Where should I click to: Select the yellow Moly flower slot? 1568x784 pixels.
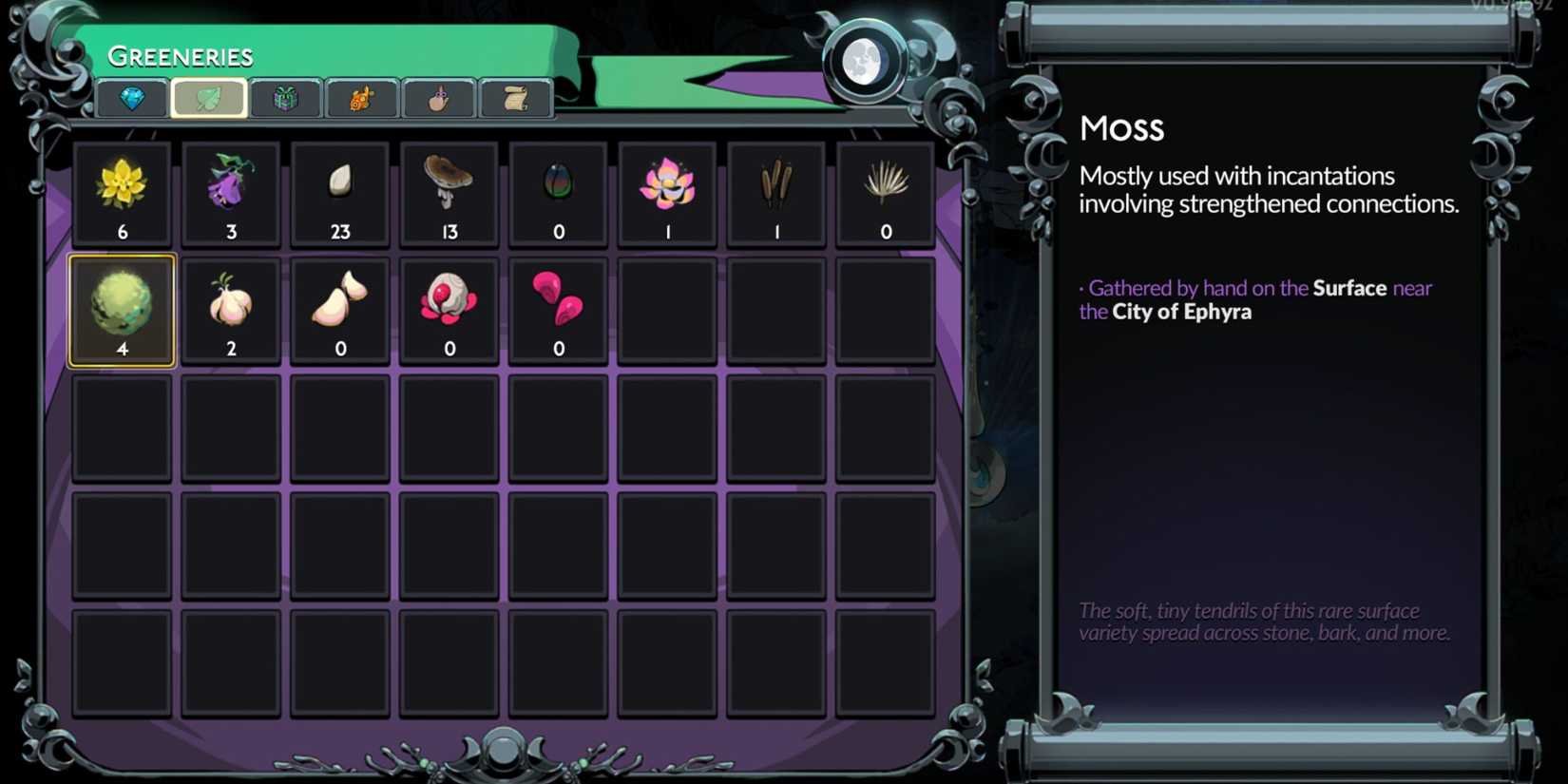pyautogui.click(x=122, y=193)
